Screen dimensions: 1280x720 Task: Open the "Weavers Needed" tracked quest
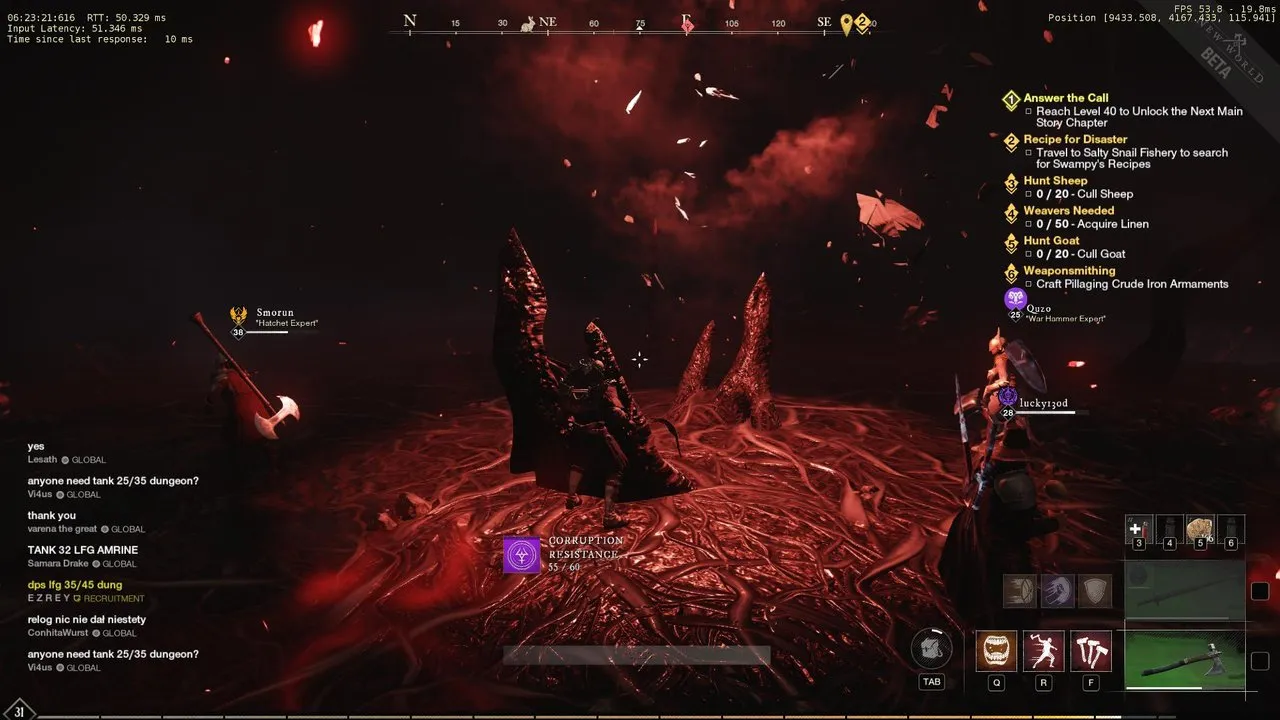[x=1068, y=211]
